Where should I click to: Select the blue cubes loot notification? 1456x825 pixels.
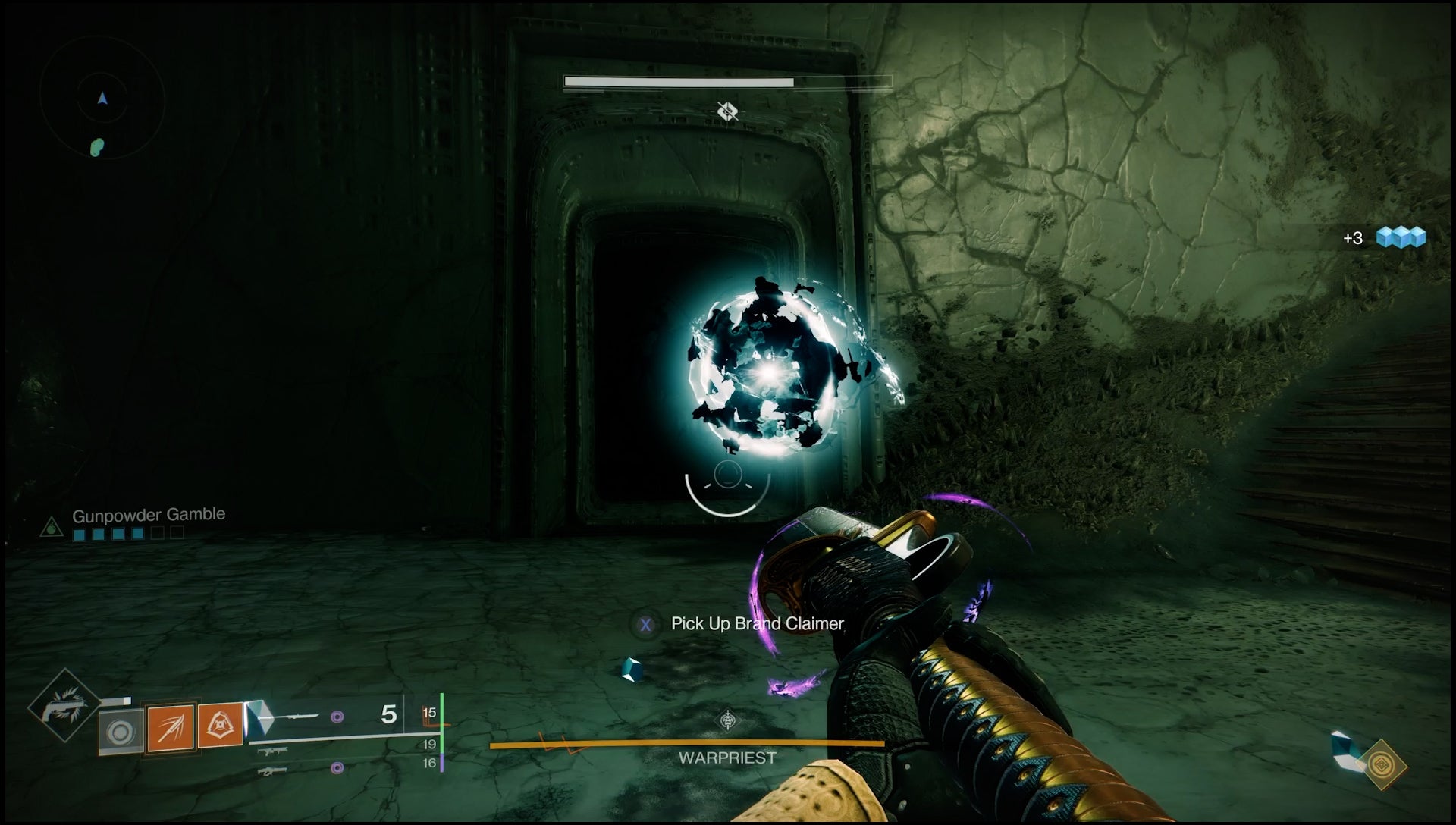coord(1401,238)
